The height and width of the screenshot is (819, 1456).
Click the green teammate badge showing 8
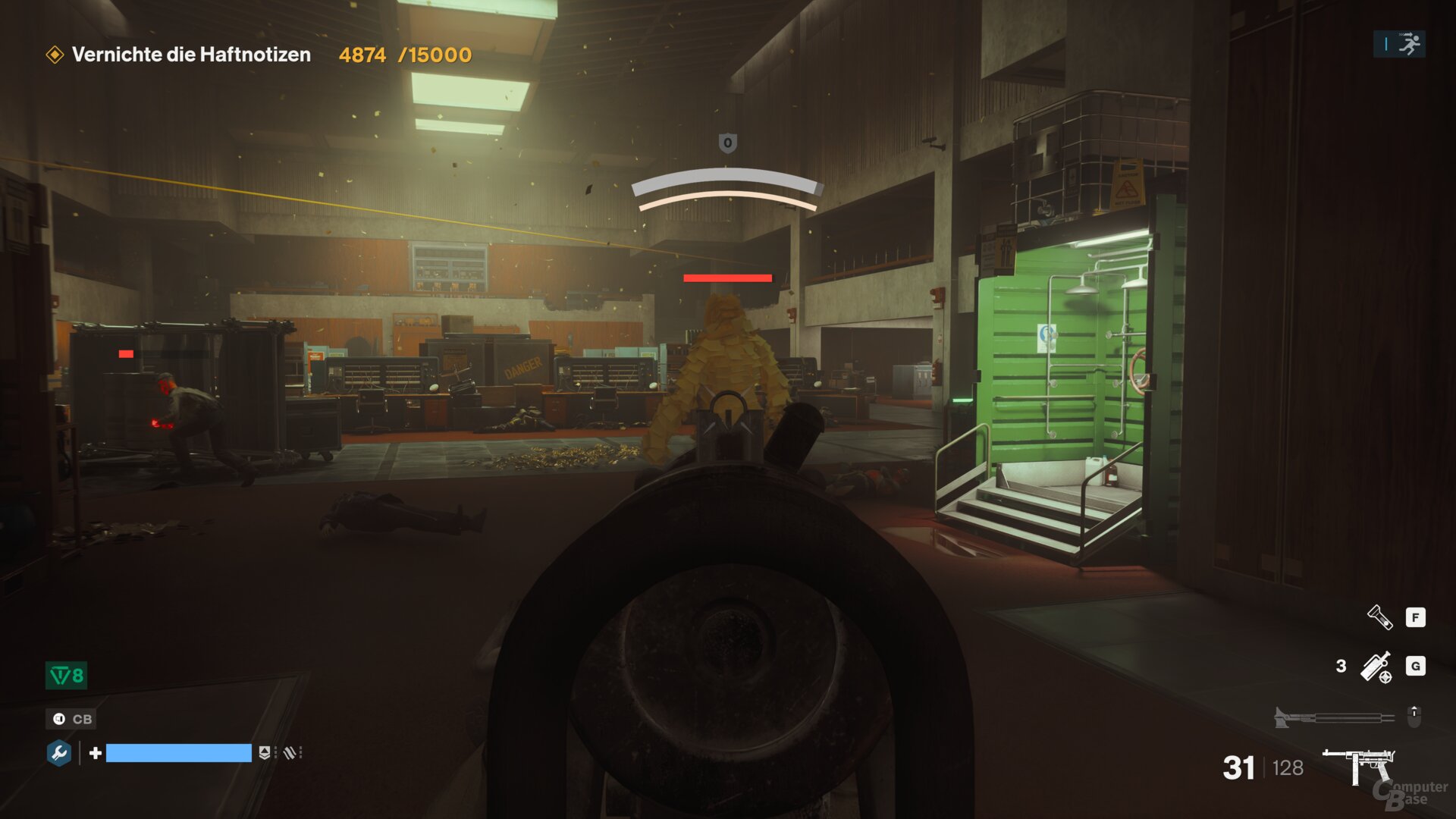click(66, 676)
